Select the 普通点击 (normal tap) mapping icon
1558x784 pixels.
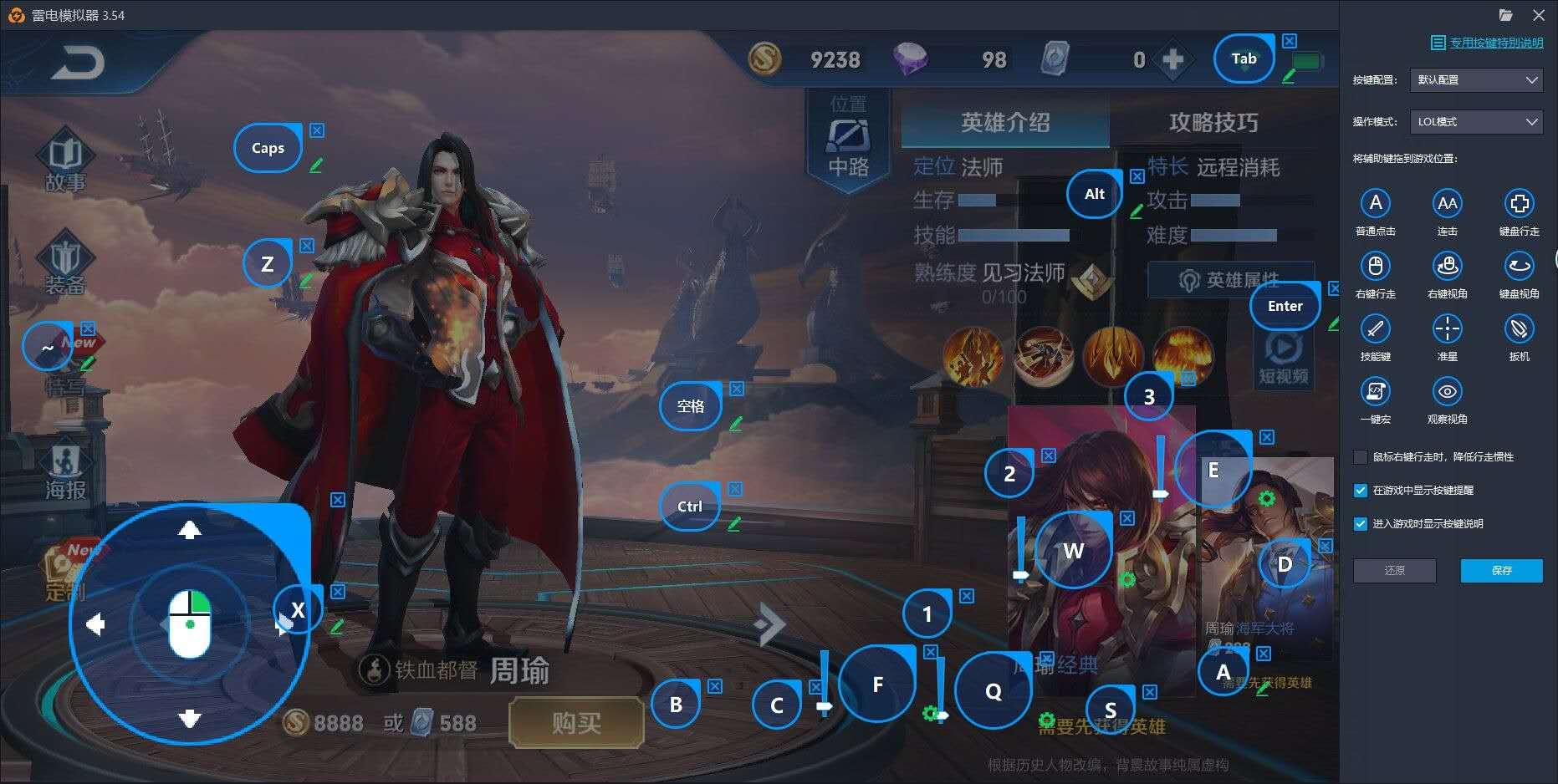click(1377, 203)
